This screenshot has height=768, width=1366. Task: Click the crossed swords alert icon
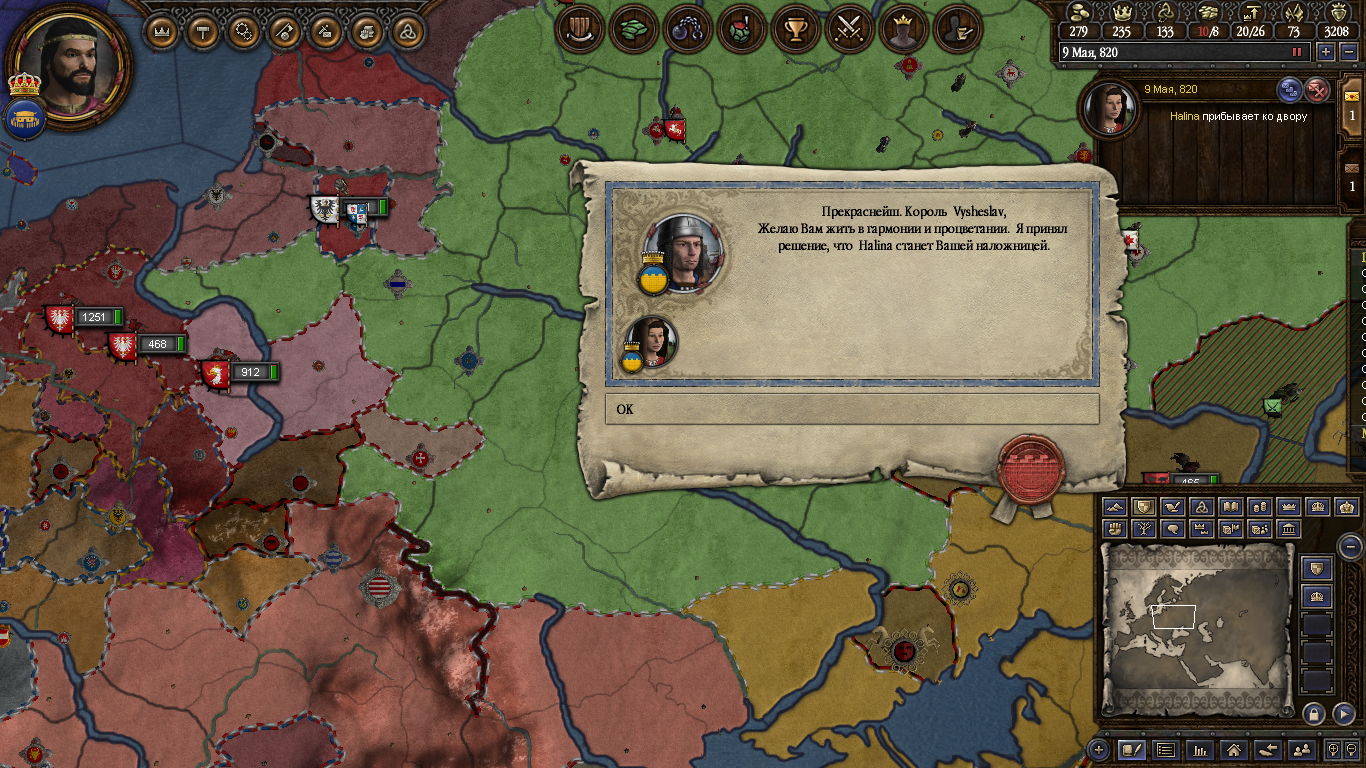(x=850, y=30)
